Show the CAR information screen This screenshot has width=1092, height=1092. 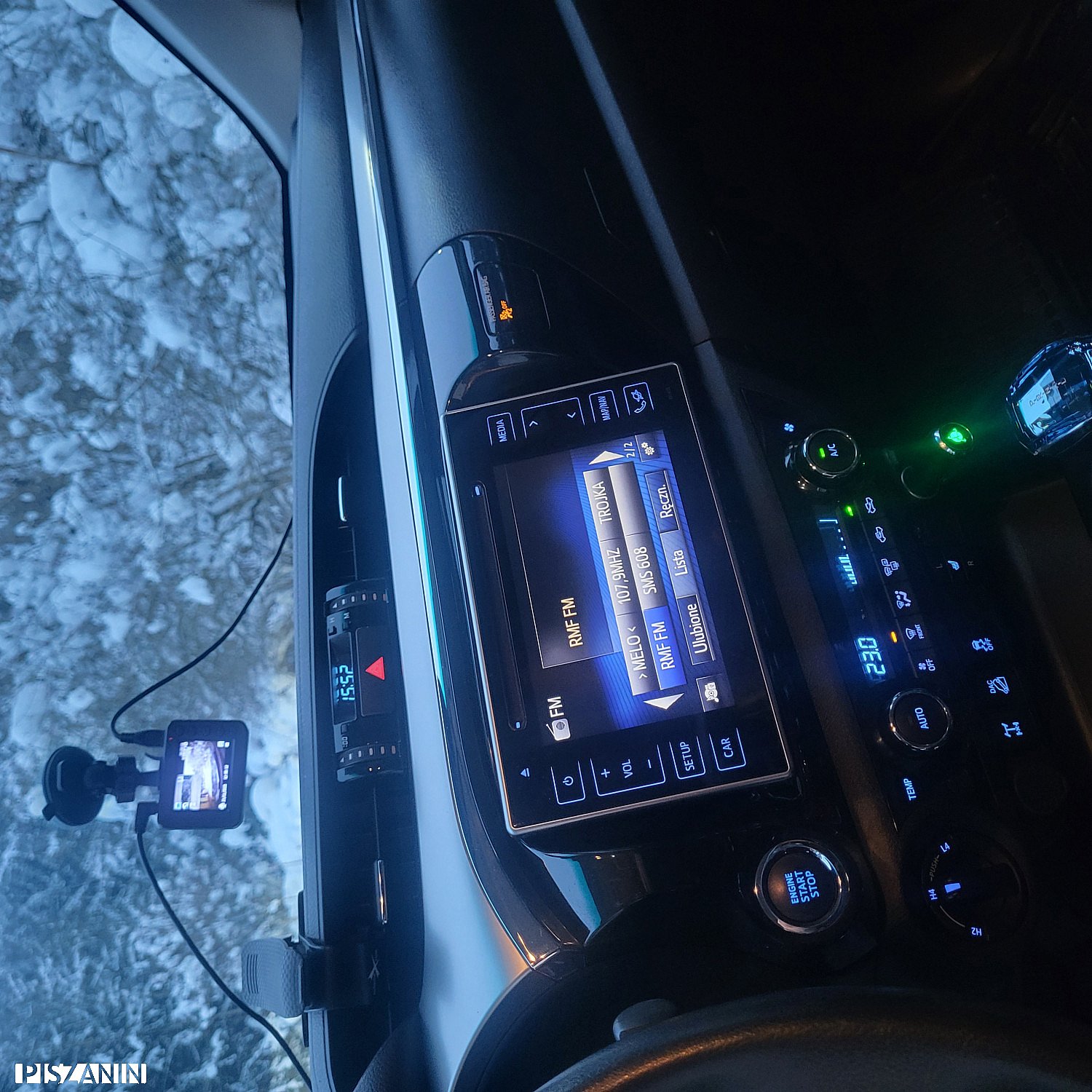click(727, 748)
